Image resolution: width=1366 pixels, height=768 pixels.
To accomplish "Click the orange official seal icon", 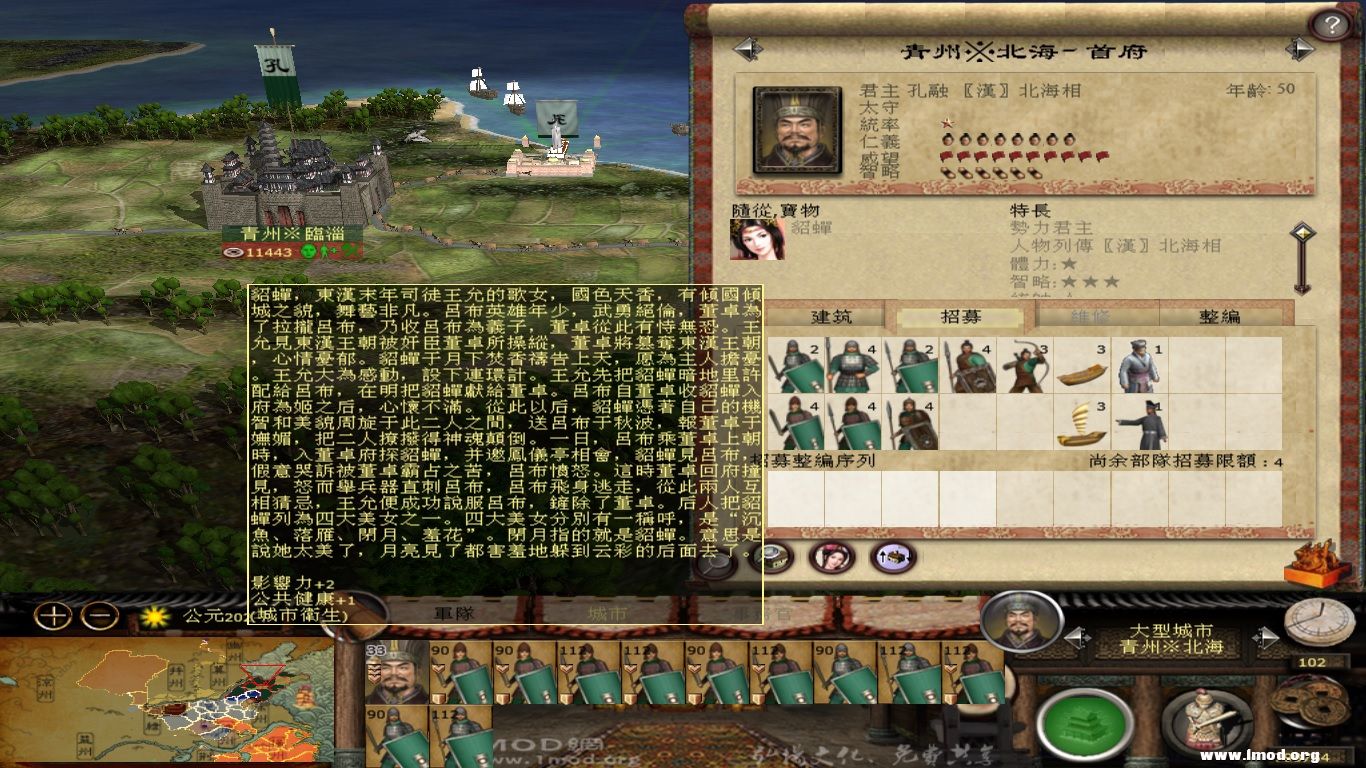I will tap(1312, 565).
